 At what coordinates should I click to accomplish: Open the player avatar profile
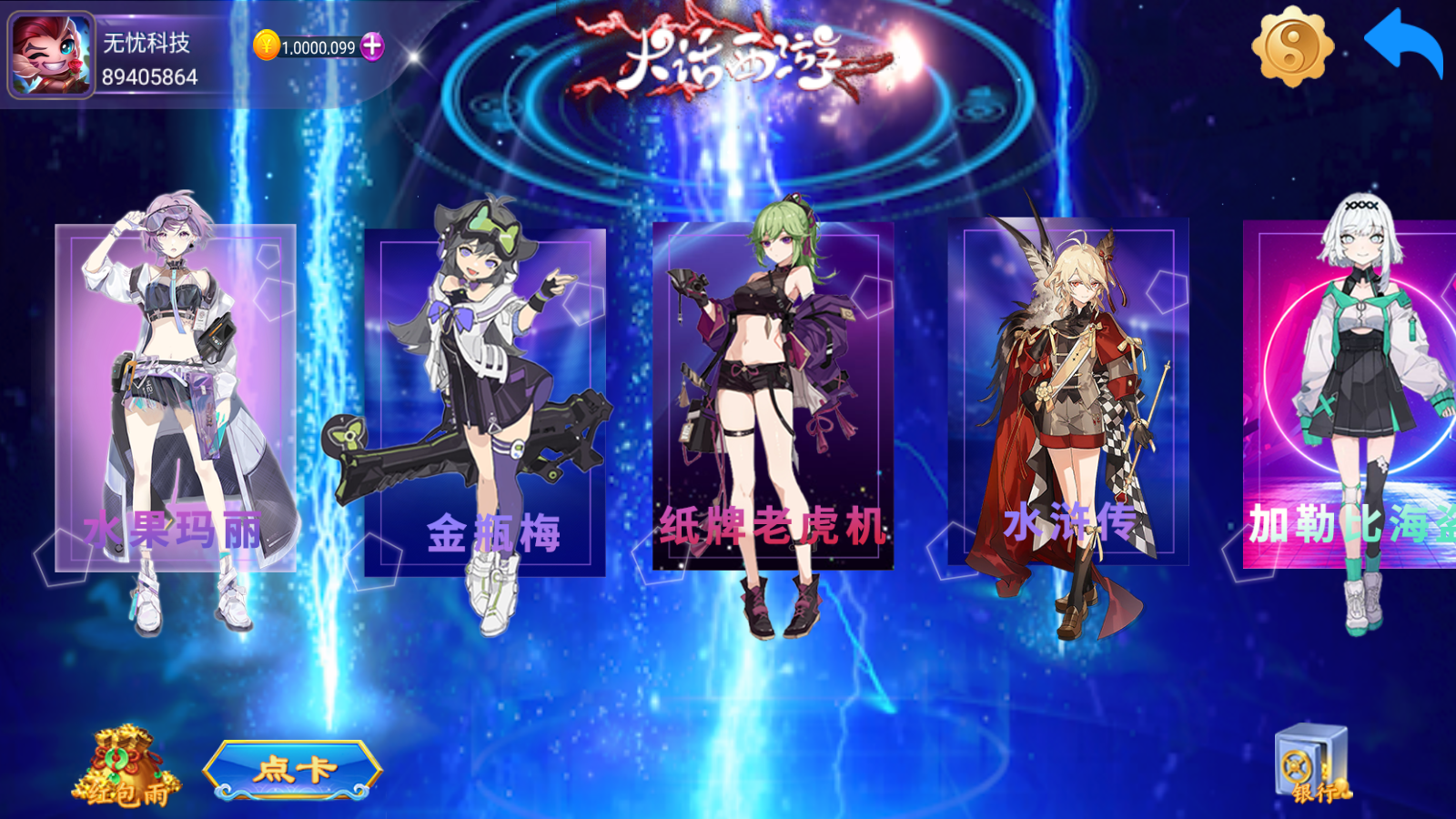coord(51,55)
